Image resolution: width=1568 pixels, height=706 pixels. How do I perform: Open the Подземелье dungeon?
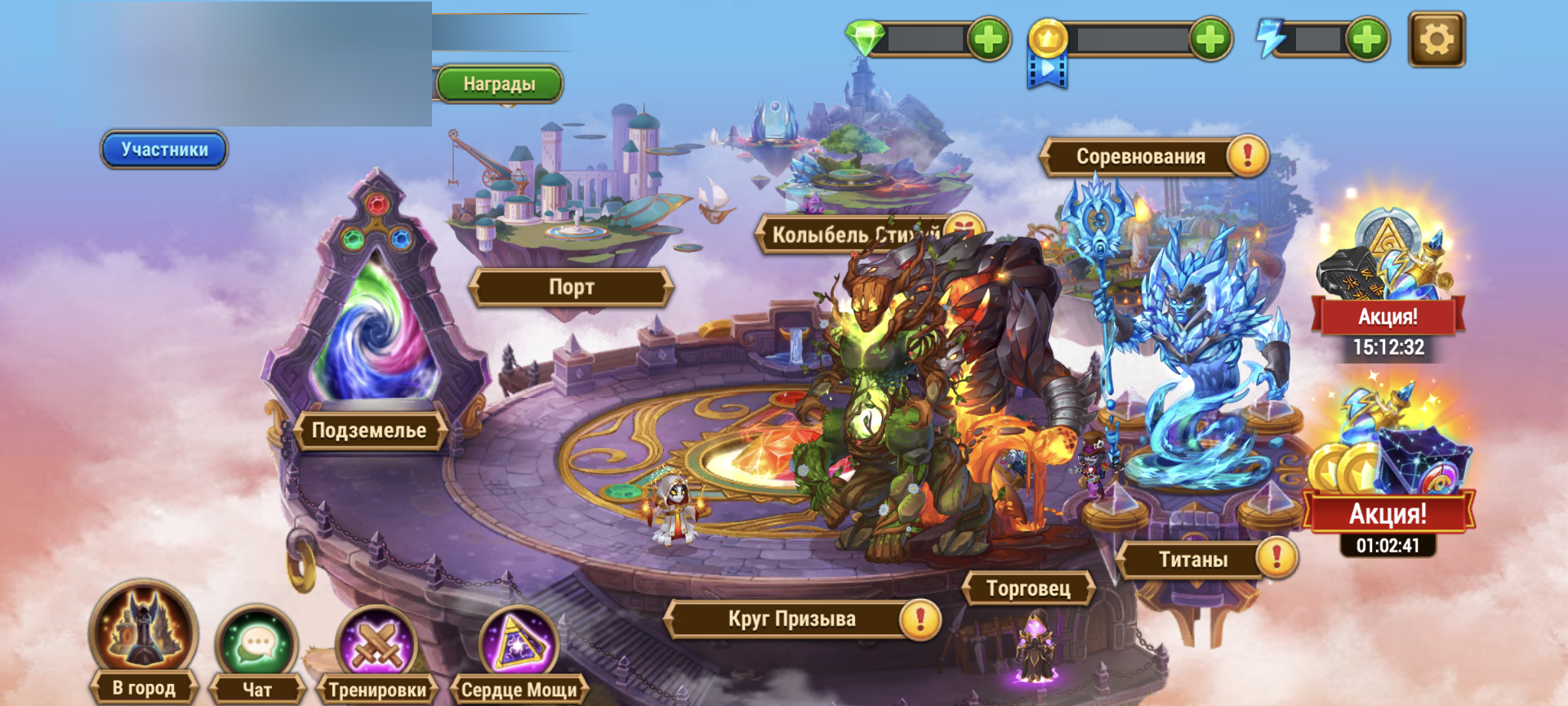pyautogui.click(x=369, y=430)
